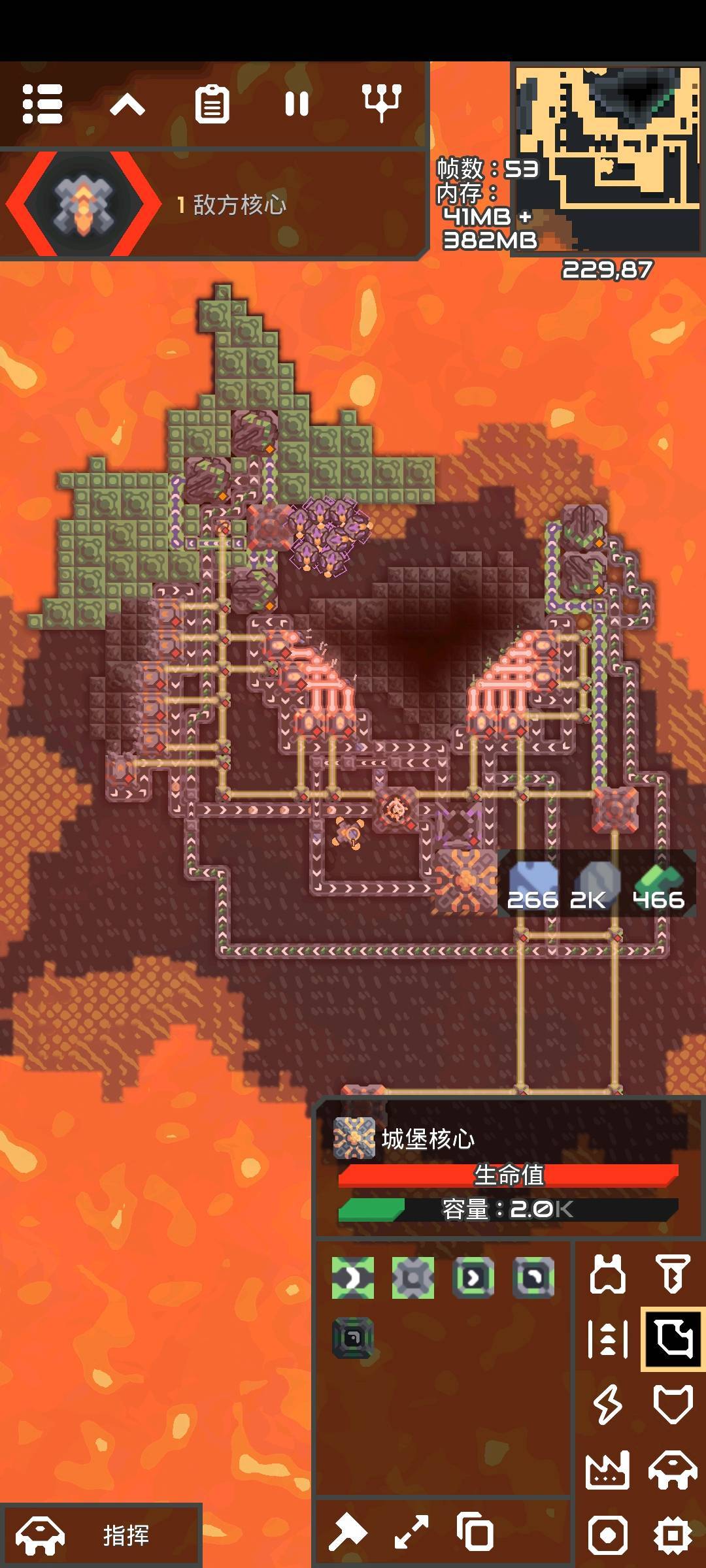Viewport: 706px width, 1568px height.
Task: Select the green block with white arrow
Action: point(353,1277)
